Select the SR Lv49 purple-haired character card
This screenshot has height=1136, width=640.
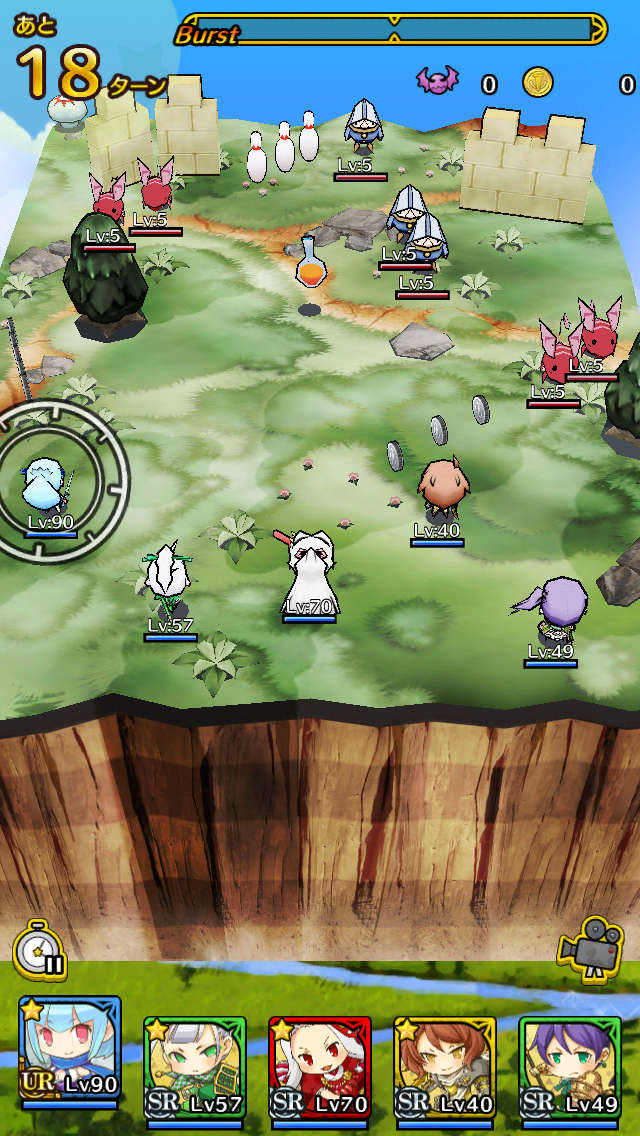coord(569,1066)
